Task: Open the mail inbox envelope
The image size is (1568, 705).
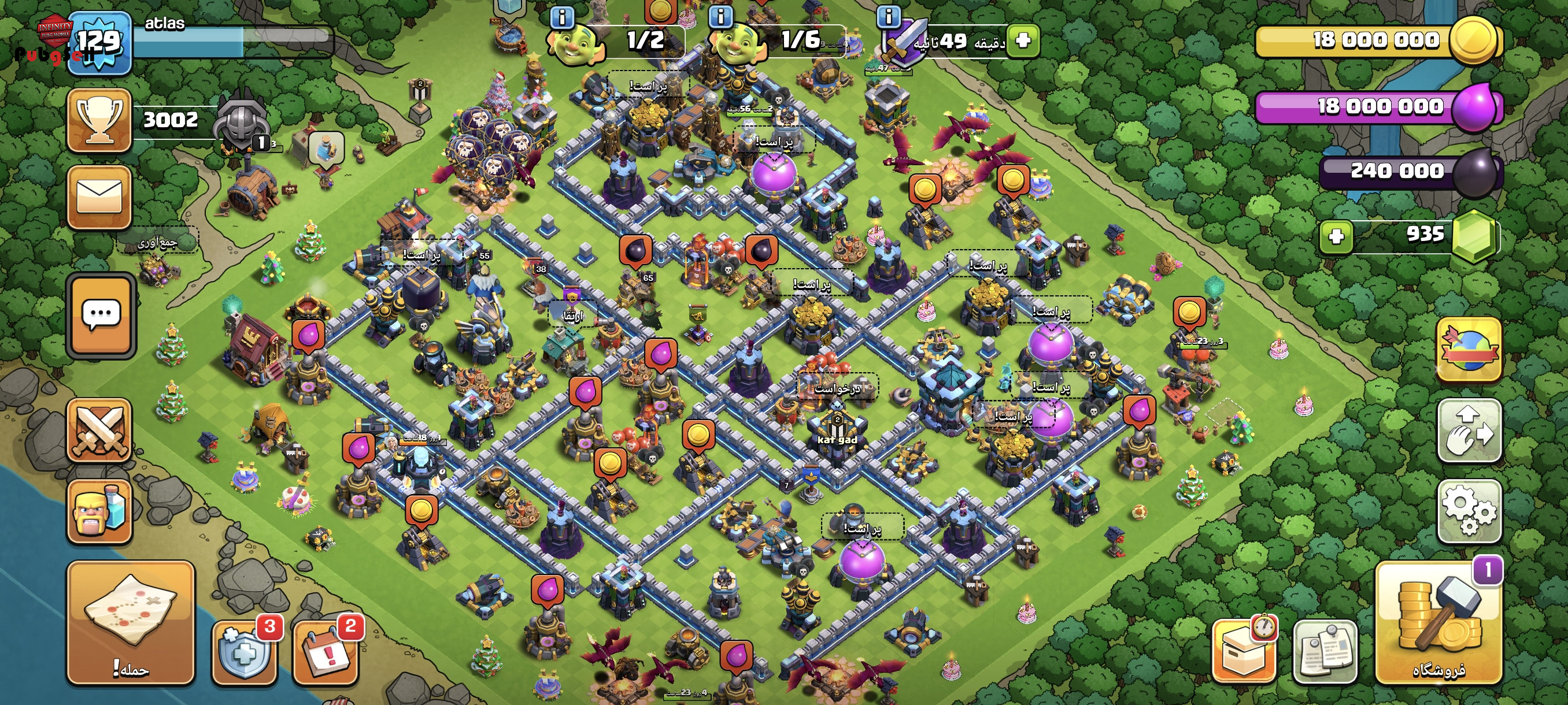Action: pyautogui.click(x=99, y=197)
